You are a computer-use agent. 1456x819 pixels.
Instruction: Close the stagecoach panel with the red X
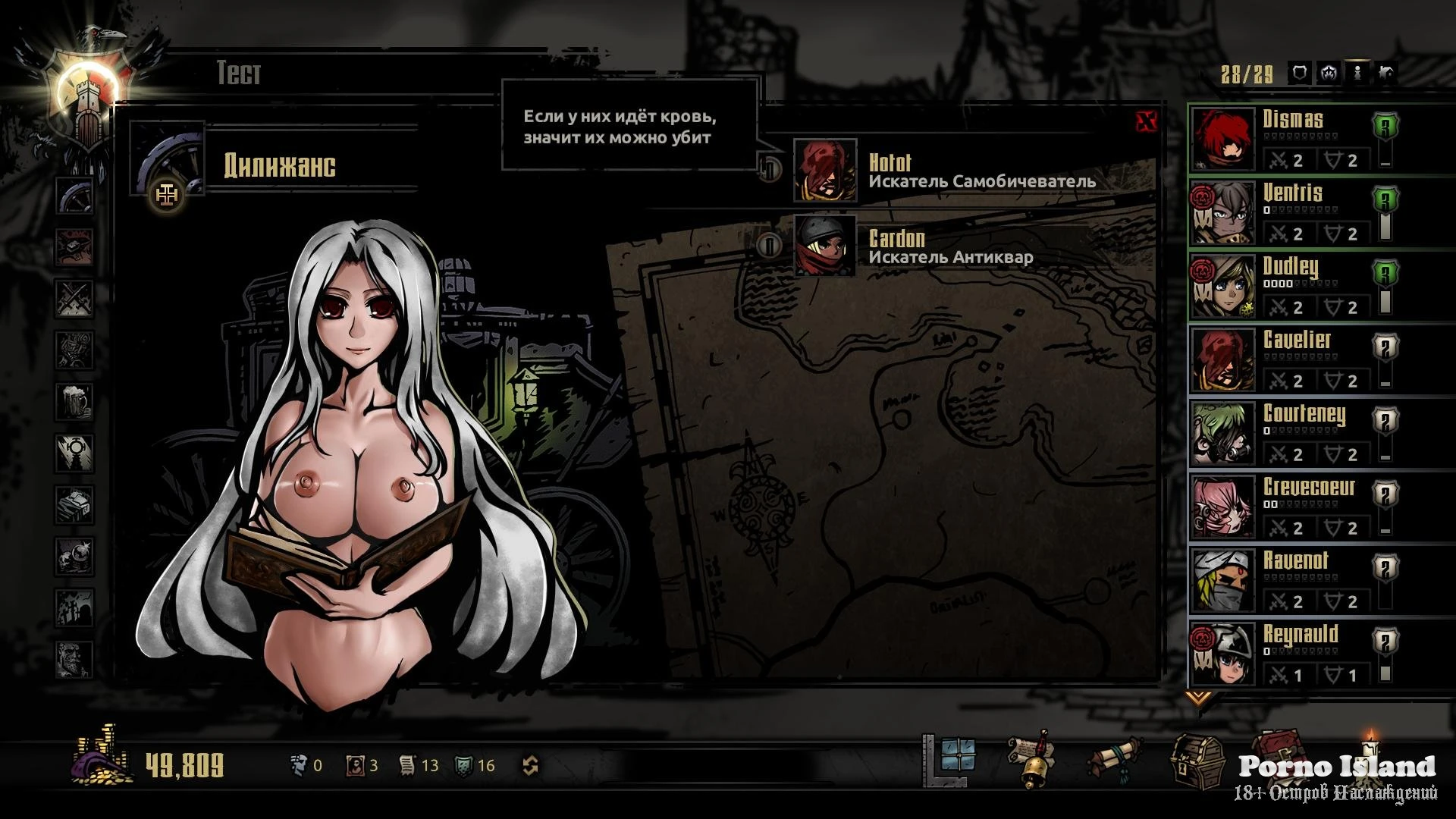1147,121
